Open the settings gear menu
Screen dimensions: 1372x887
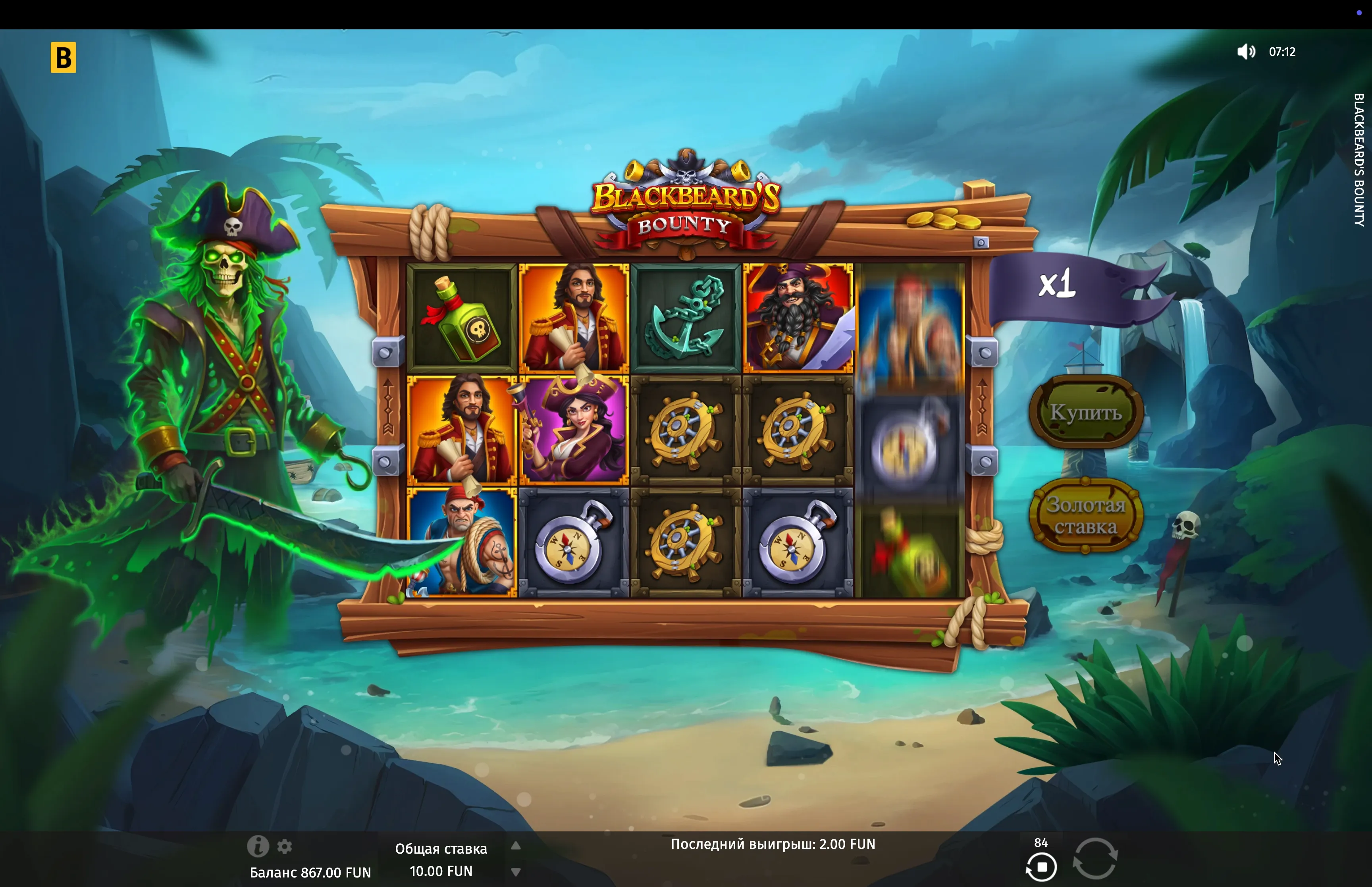coord(284,847)
